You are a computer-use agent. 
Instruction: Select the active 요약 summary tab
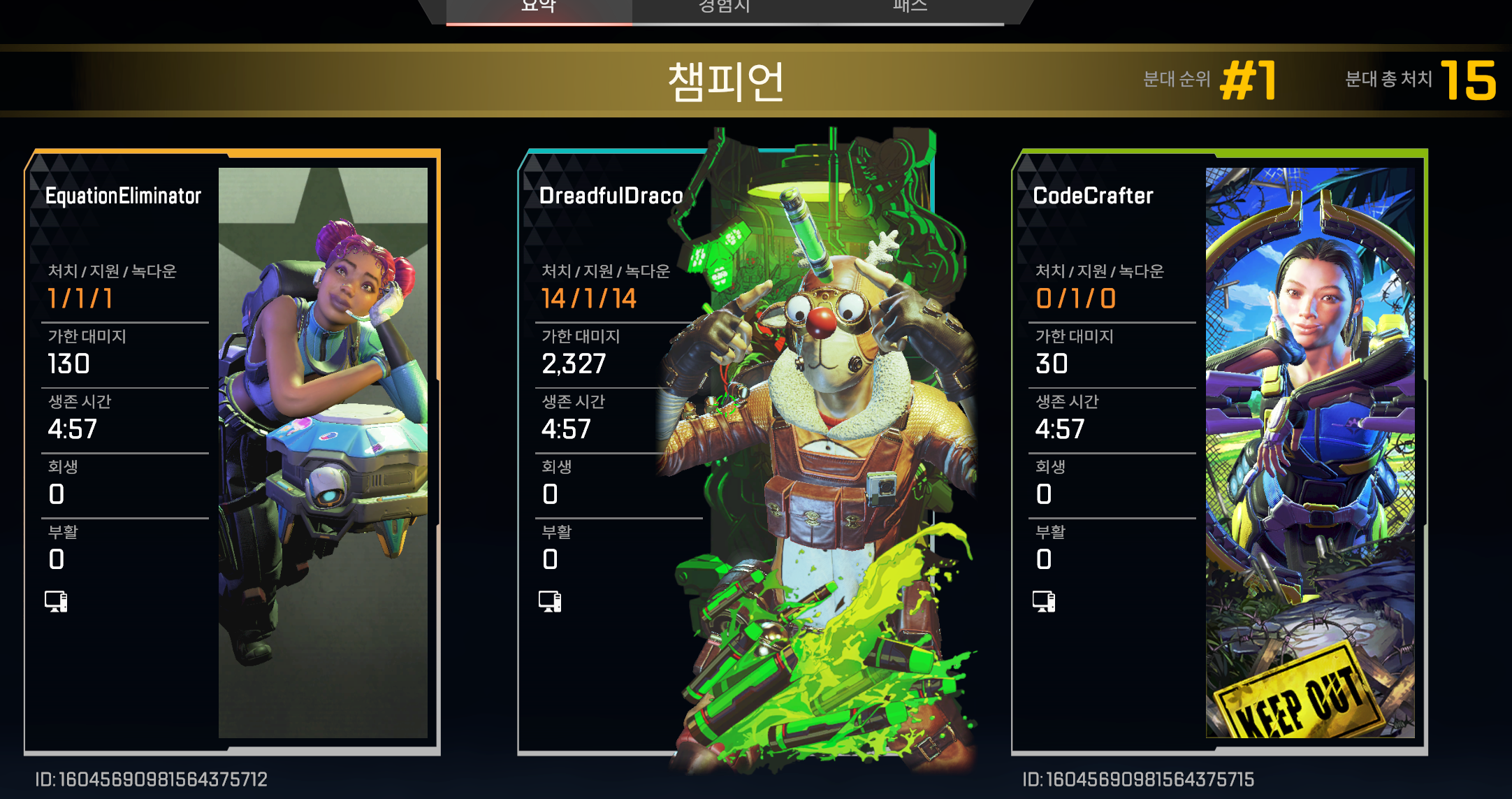click(x=539, y=8)
